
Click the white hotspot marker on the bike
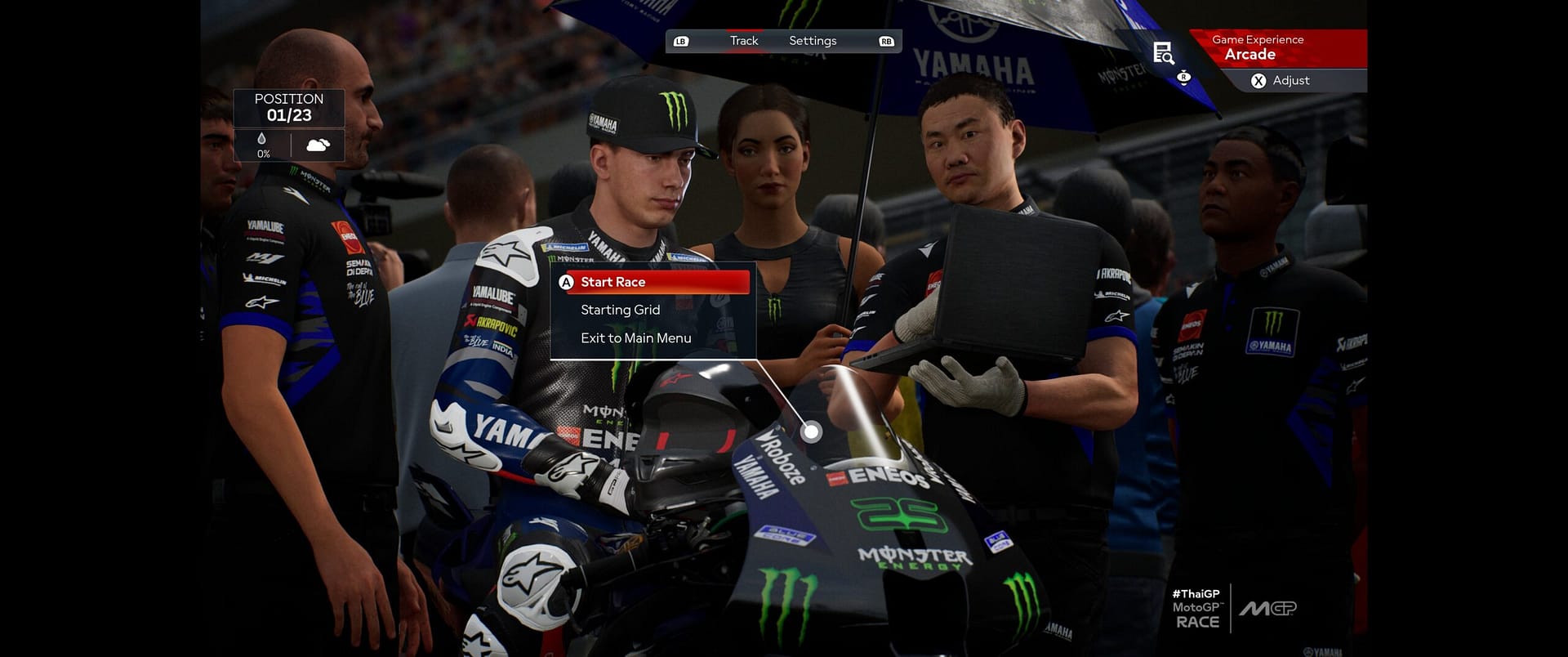coord(811,431)
